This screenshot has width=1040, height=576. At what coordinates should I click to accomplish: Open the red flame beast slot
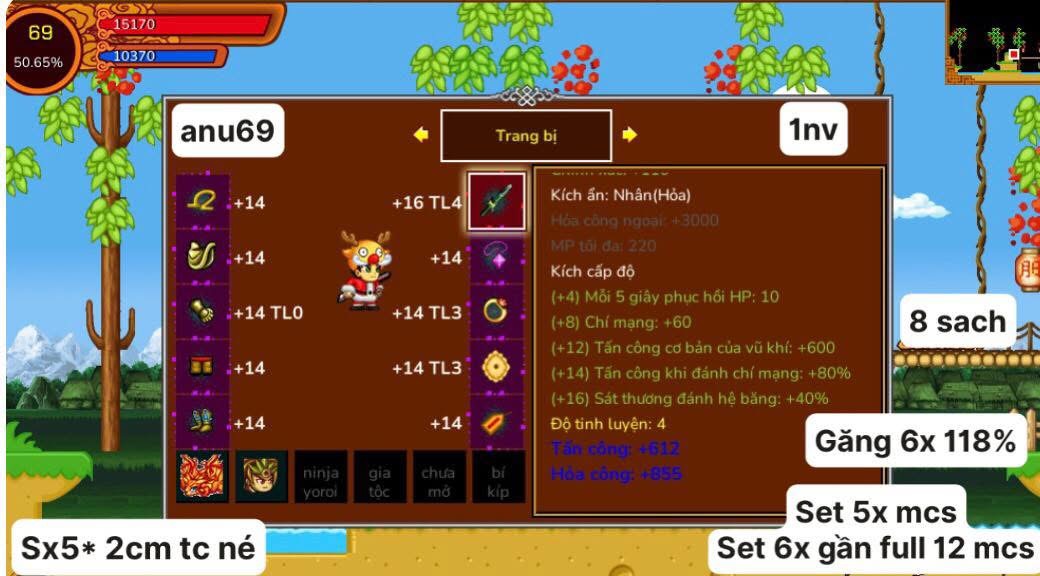tap(203, 477)
